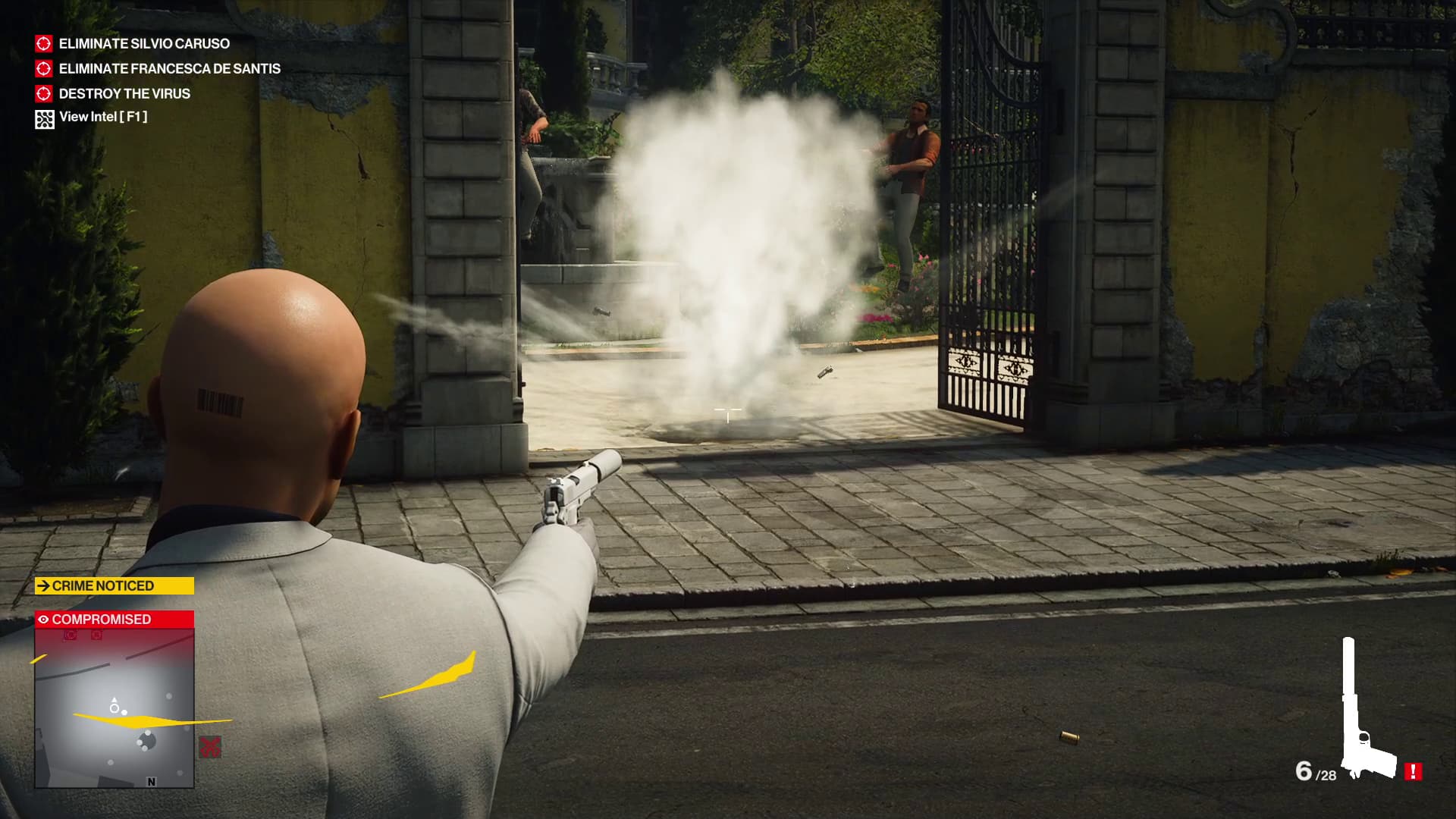The image size is (1456, 819).
Task: Click the red exclamation alert icon
Action: click(x=1413, y=772)
